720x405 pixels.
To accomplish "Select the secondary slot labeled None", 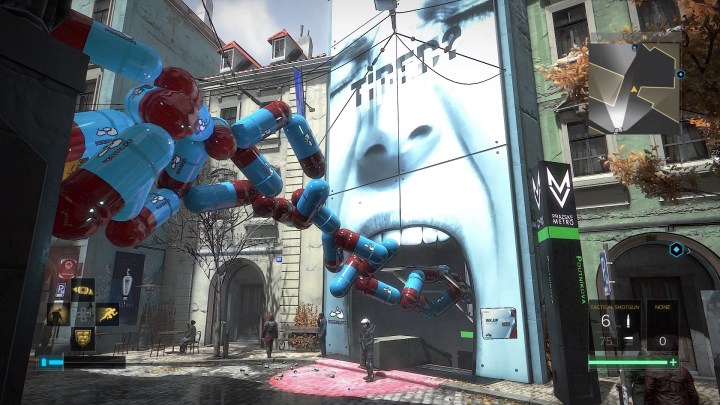I will [660, 327].
